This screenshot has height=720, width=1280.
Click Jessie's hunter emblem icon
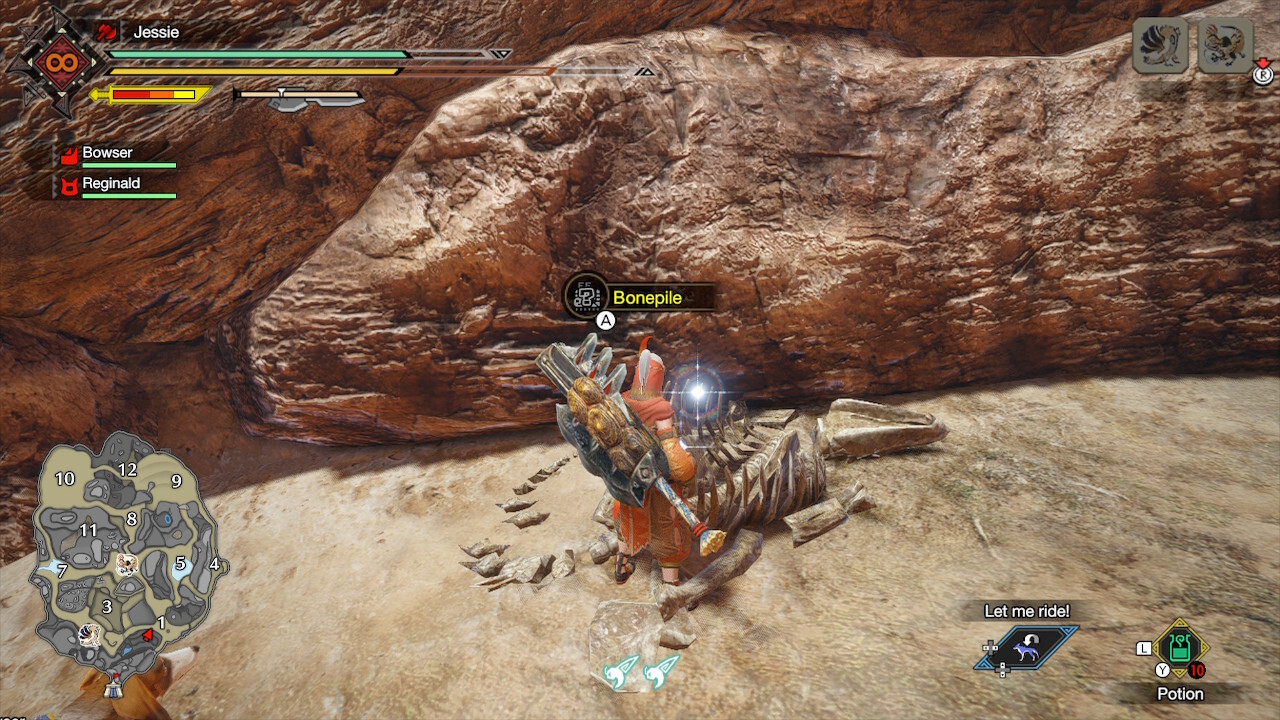click(54, 62)
